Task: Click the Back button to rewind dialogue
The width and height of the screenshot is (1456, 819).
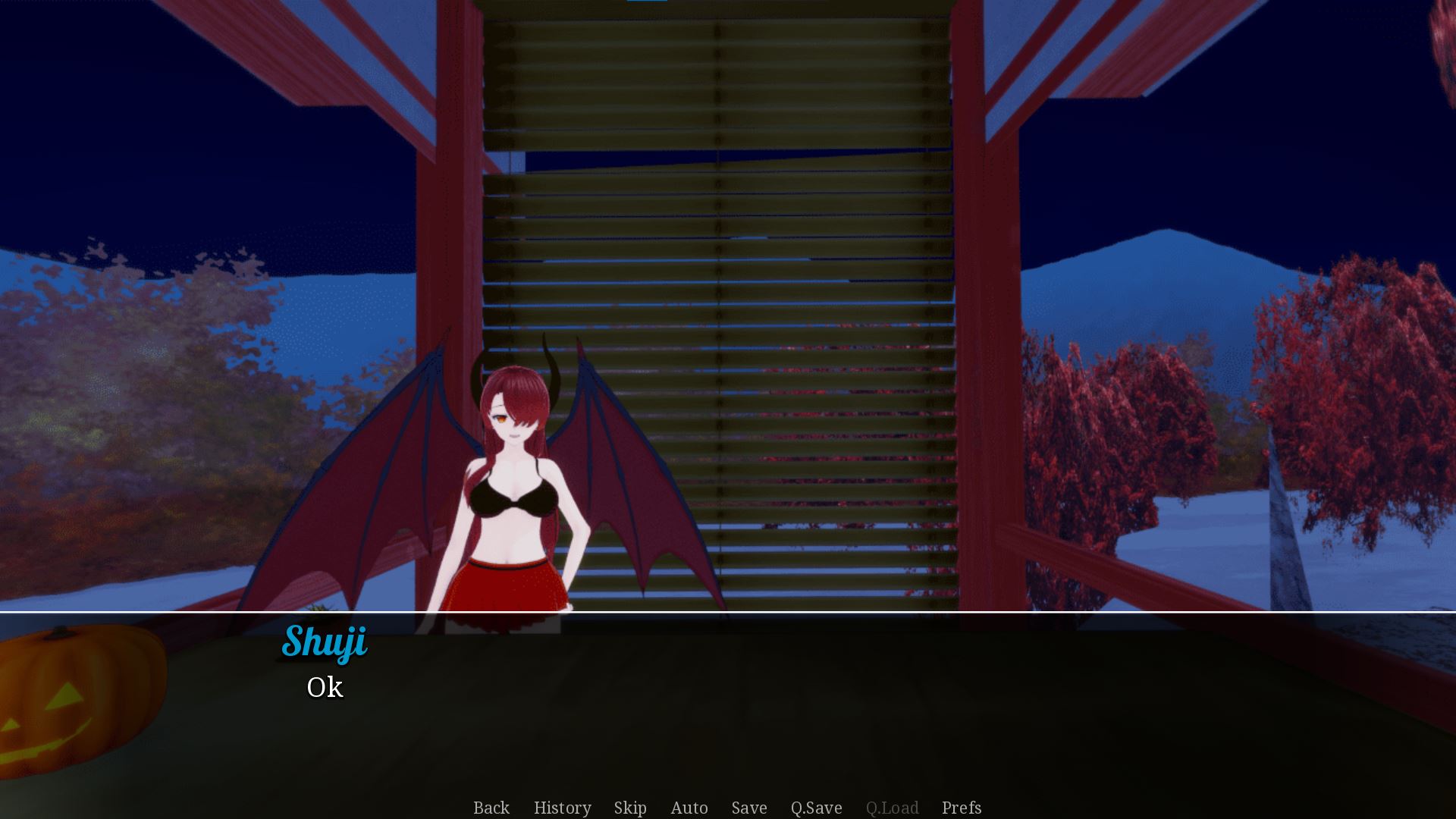Action: coord(491,808)
